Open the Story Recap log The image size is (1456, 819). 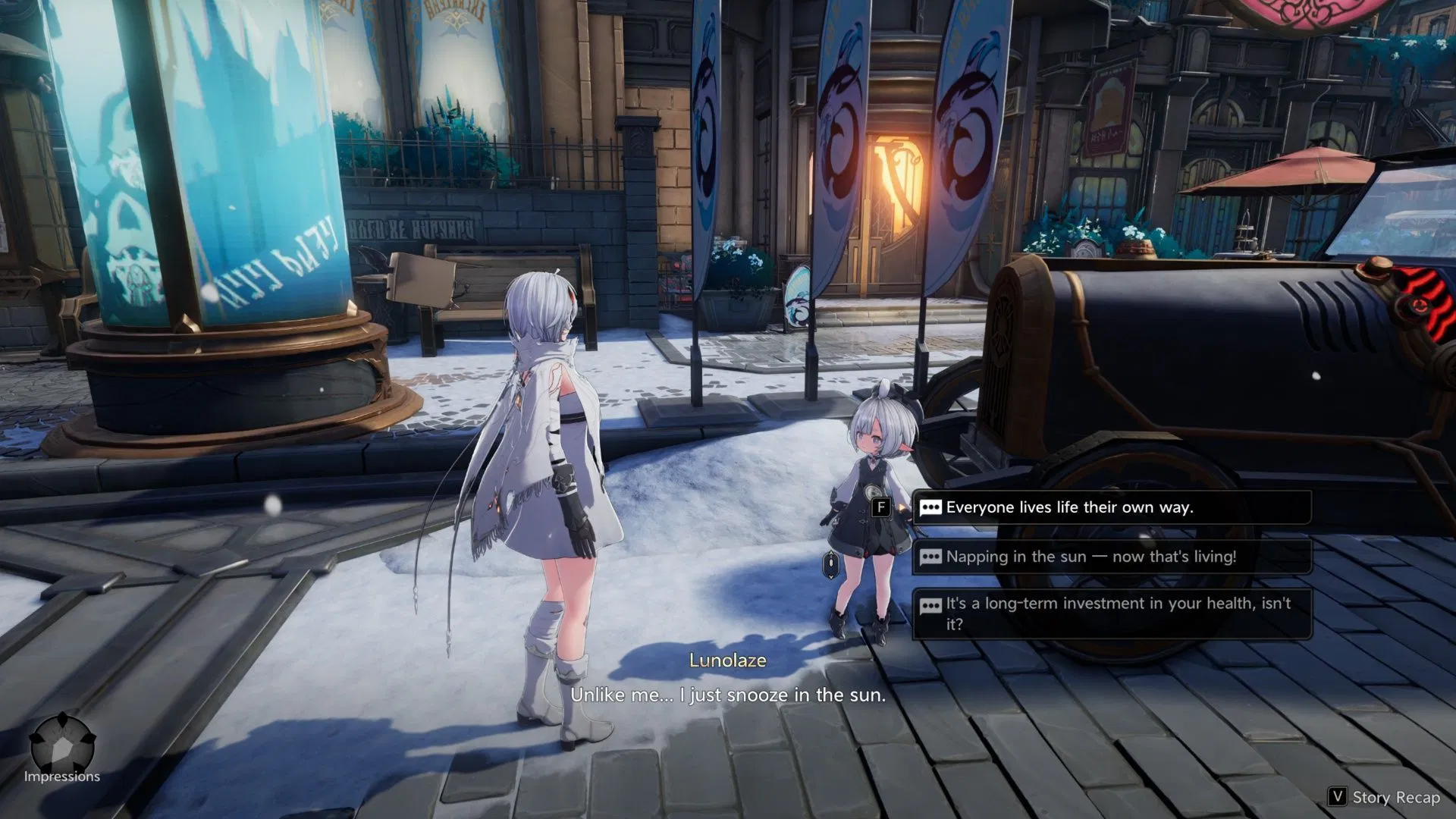point(1385,797)
